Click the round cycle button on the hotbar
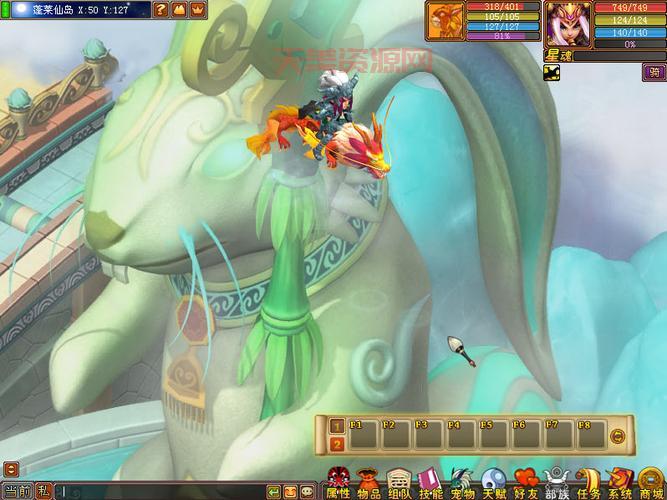 pos(617,435)
